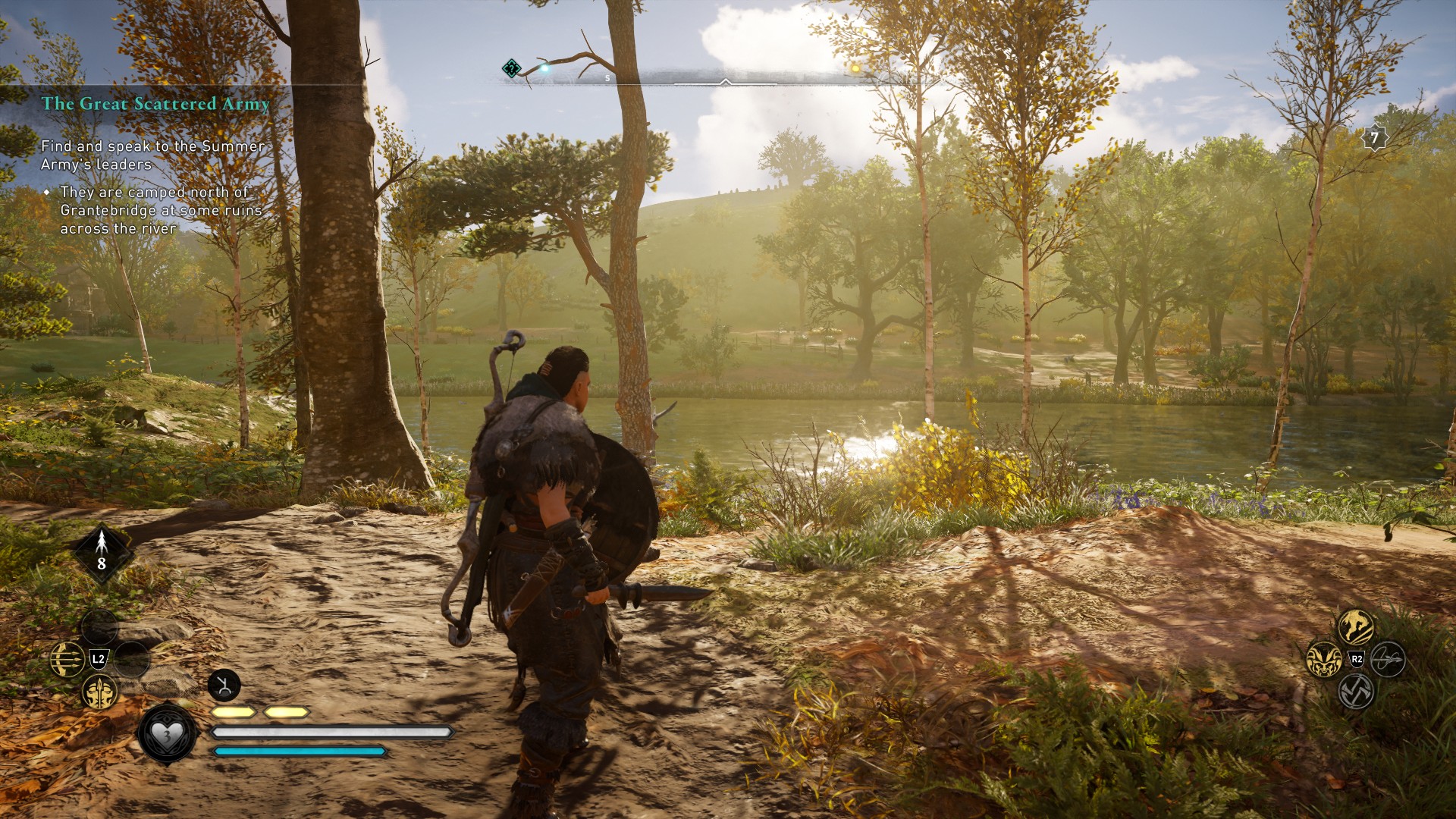Activate the horned mask melee ability
The width and height of the screenshot is (1456, 819).
point(1324,659)
